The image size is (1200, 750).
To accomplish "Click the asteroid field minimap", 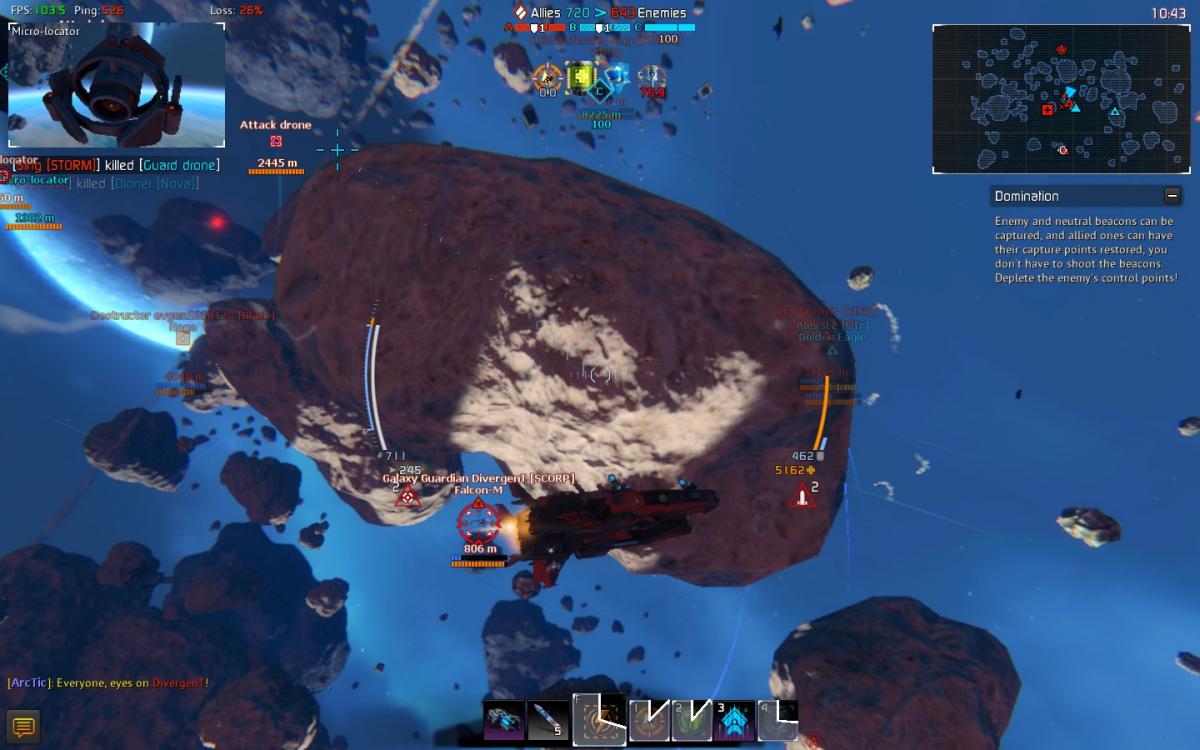I will pos(1059,99).
